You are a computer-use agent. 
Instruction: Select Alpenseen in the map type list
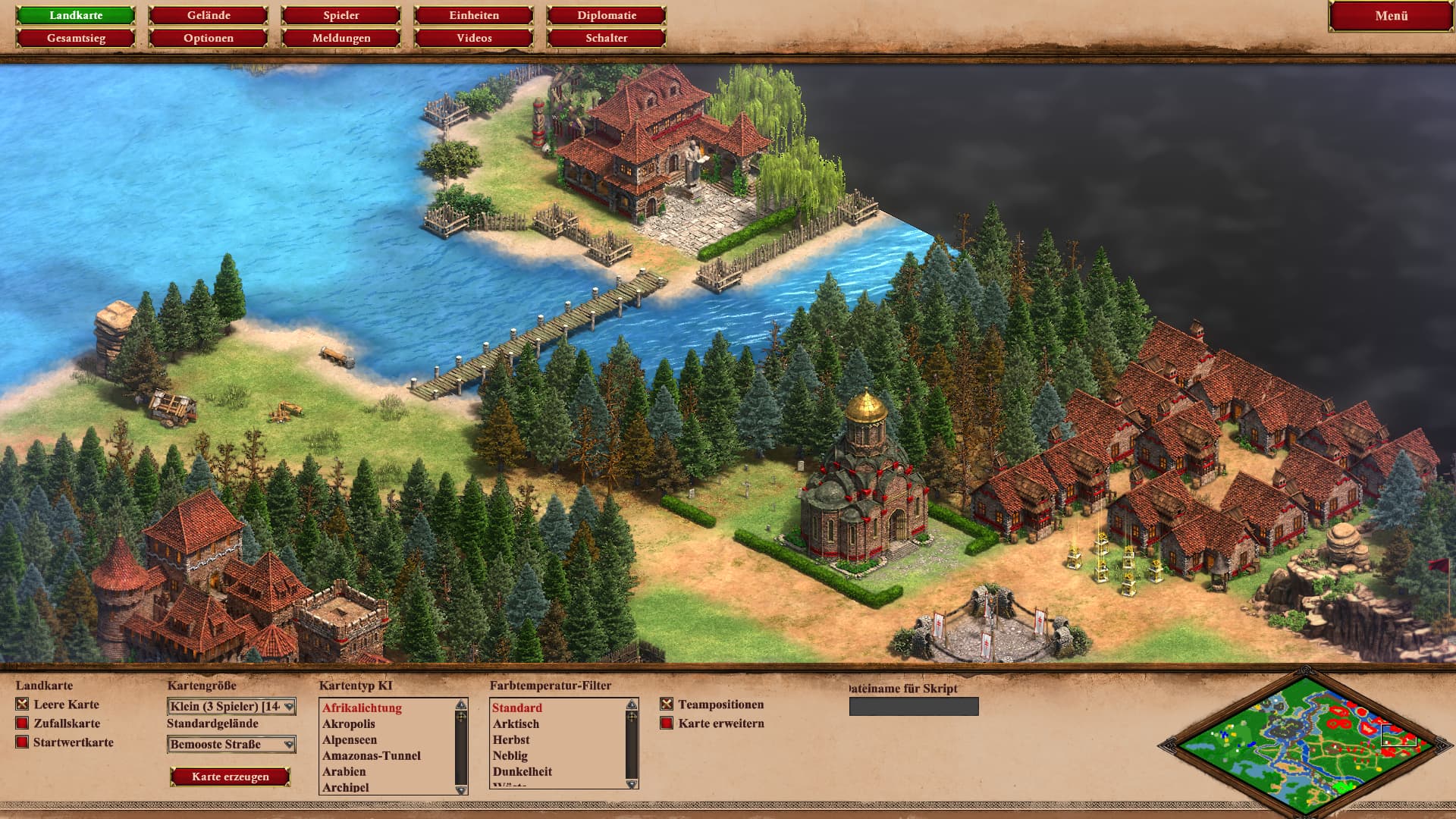pos(350,740)
